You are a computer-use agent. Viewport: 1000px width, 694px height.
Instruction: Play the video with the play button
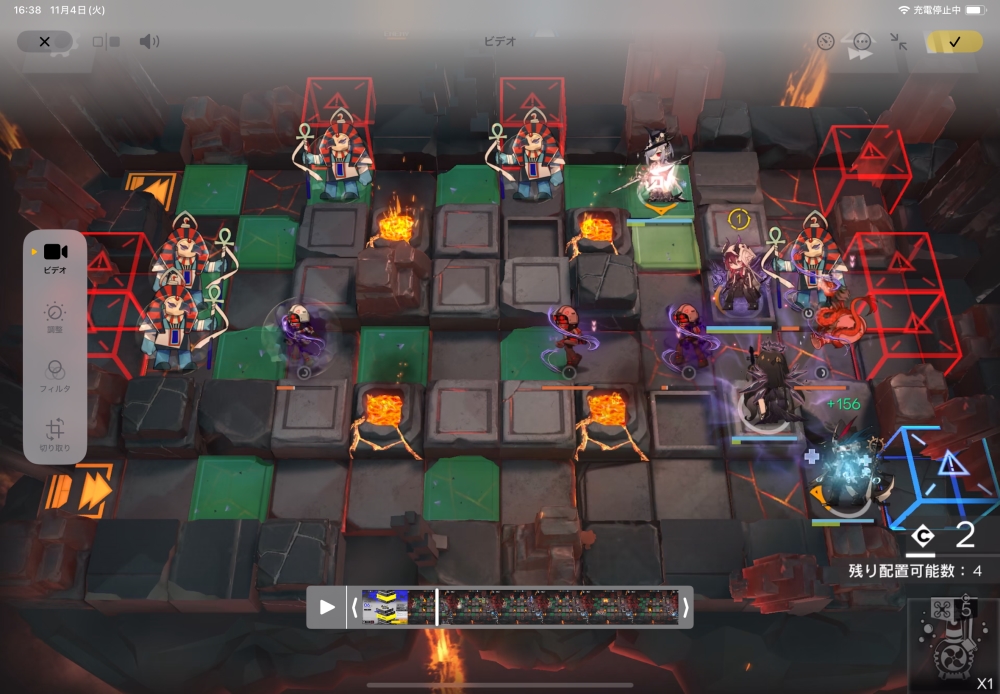pos(327,607)
